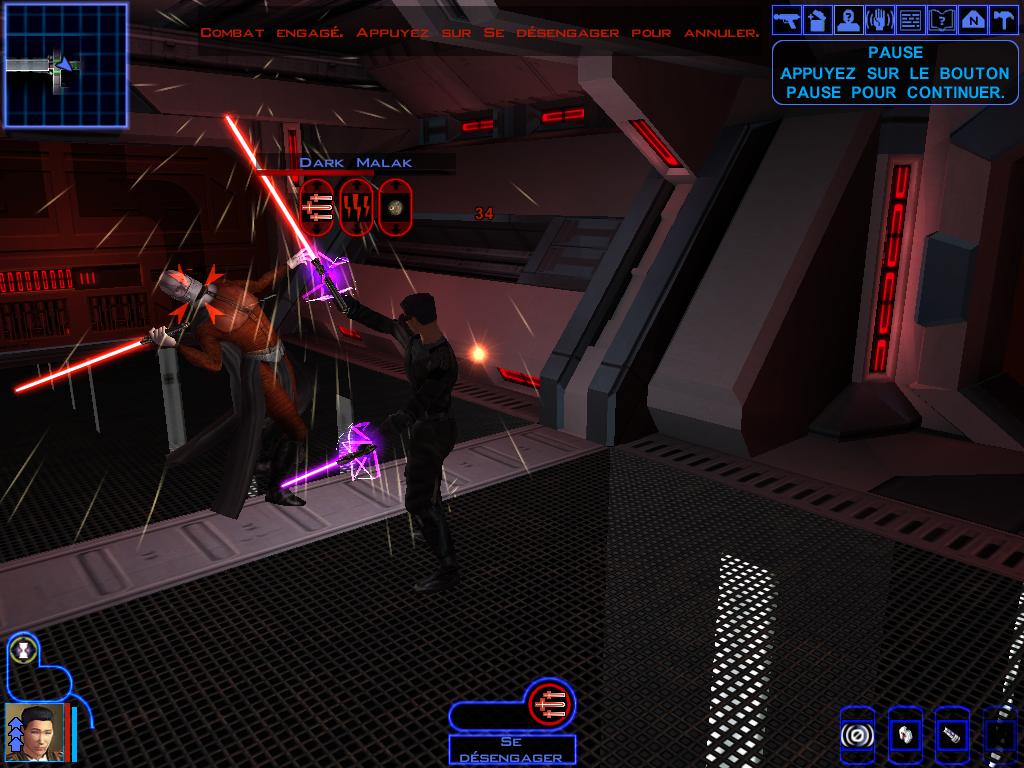Open the character sheet silhouette icon

(x=849, y=19)
